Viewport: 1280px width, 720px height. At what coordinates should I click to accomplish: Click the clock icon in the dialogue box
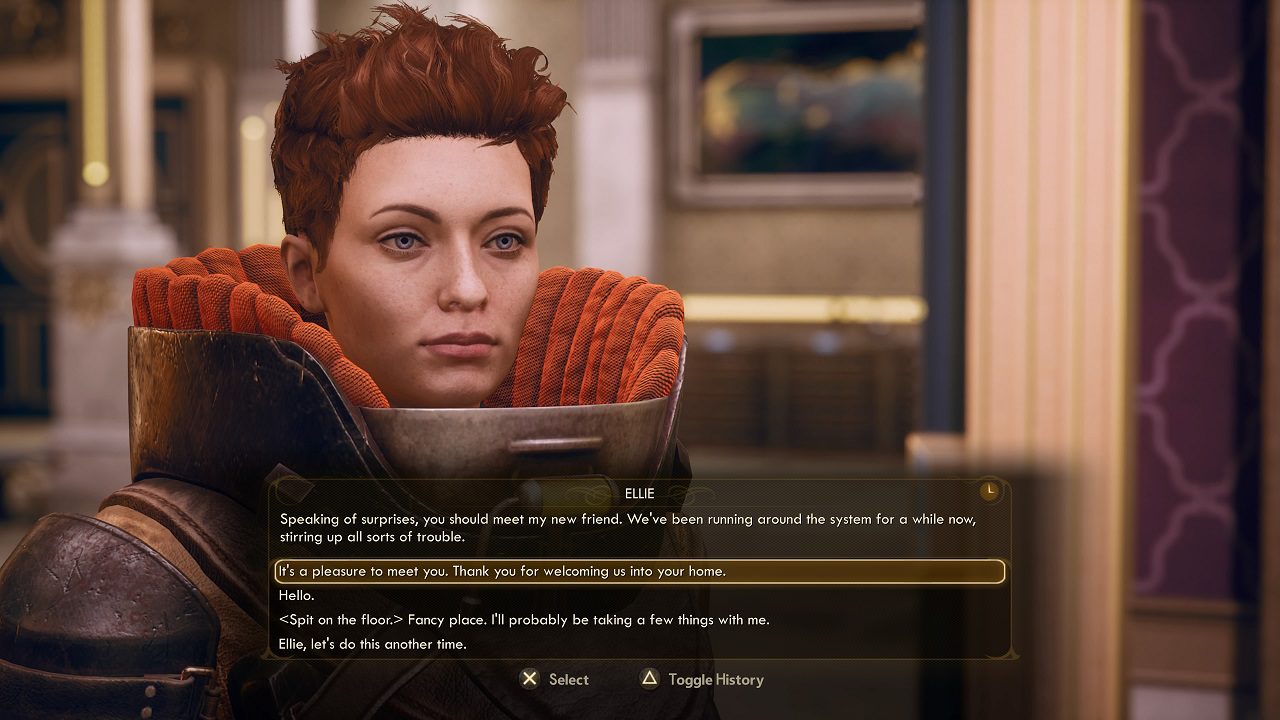pos(989,491)
